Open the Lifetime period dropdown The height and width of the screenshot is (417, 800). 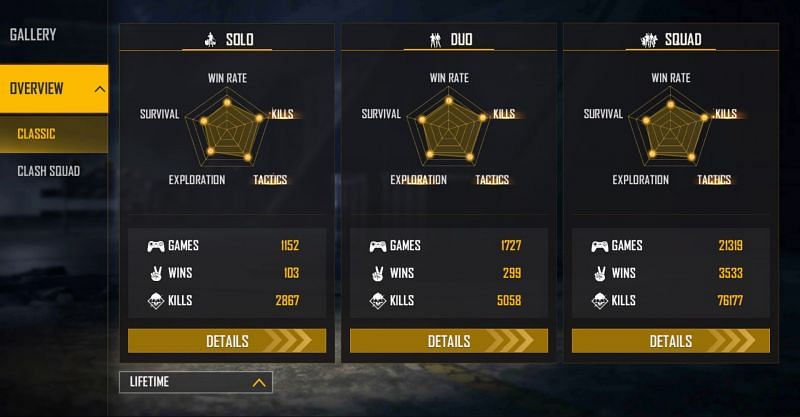pyautogui.click(x=195, y=382)
